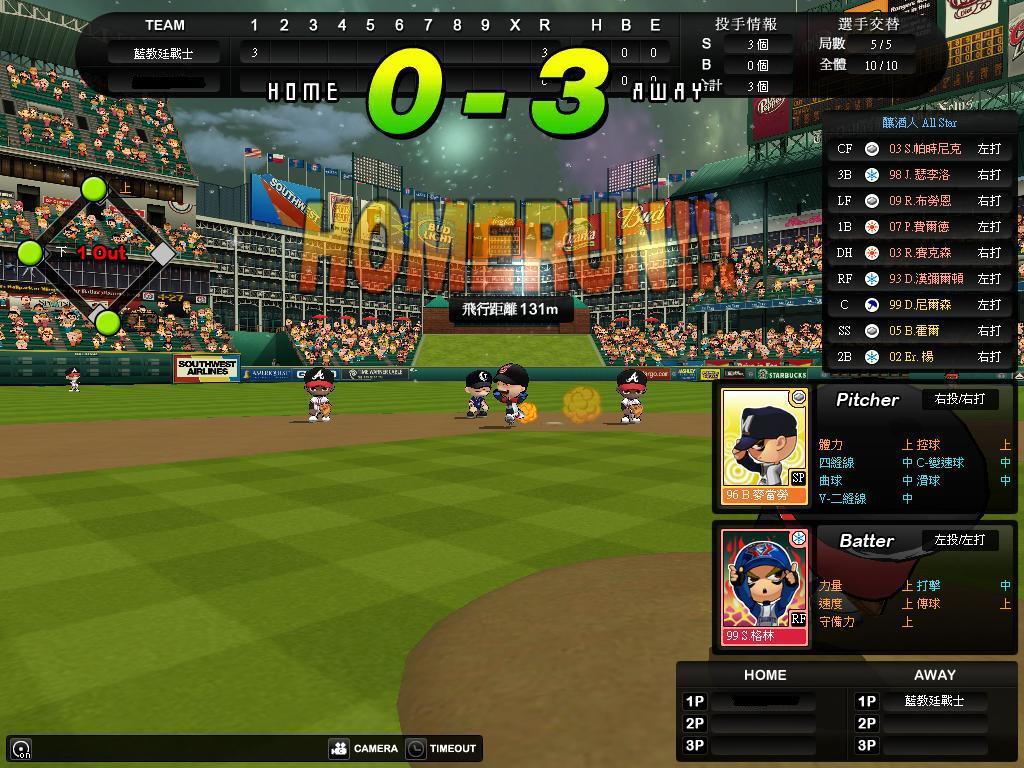This screenshot has width=1024, height=768.
Task: Select the AWAY 1P player slot 藍教廷戰士
Action: 934,701
